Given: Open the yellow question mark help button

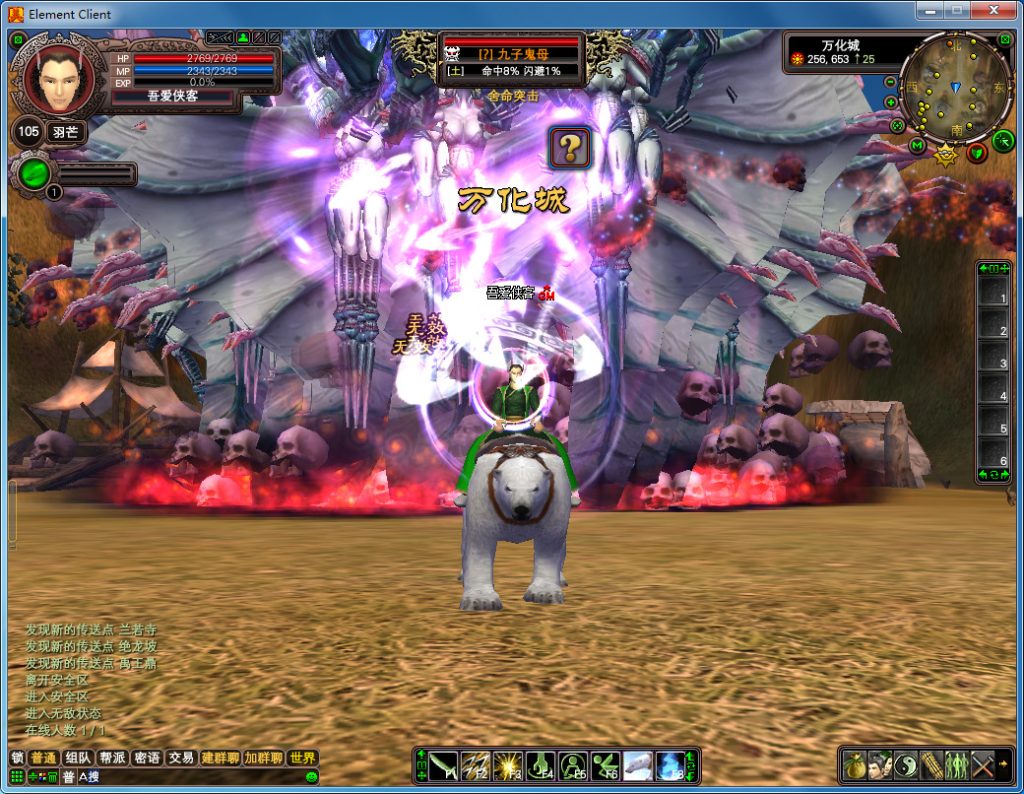Looking at the screenshot, I should coord(570,148).
